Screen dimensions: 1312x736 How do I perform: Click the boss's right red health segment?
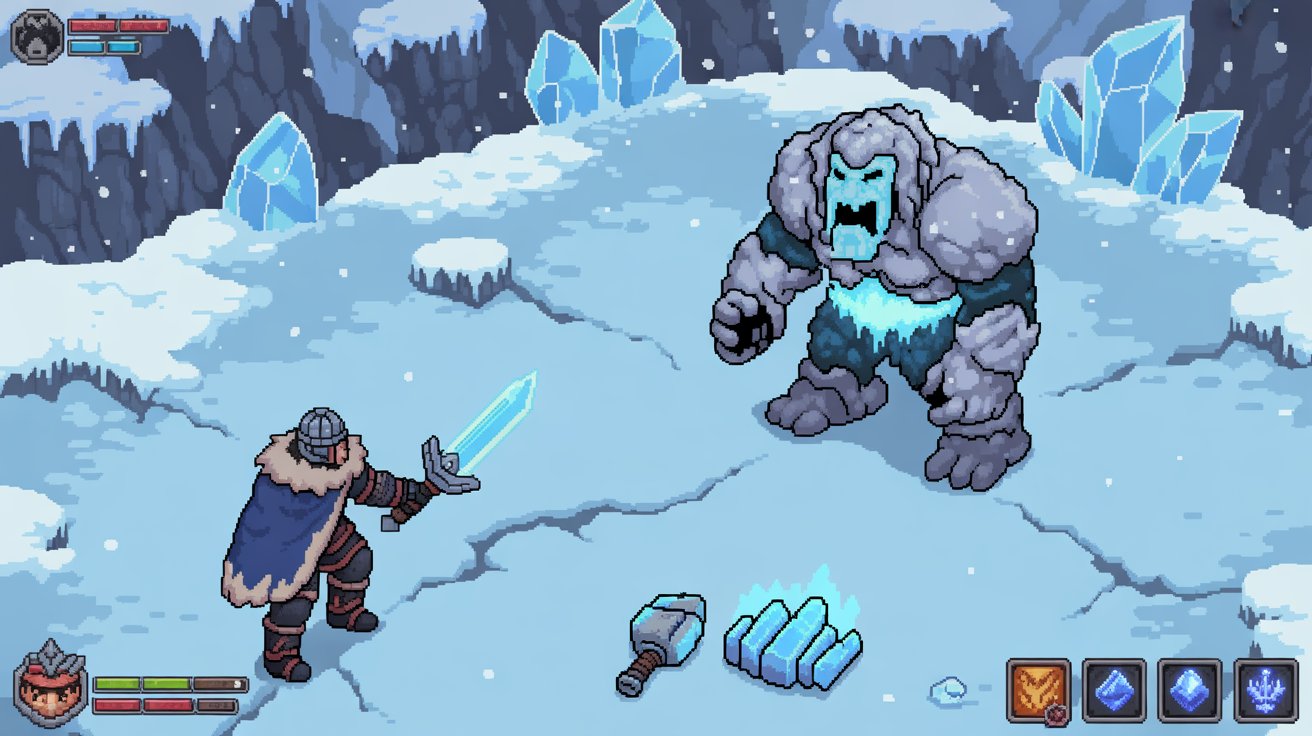coord(142,26)
